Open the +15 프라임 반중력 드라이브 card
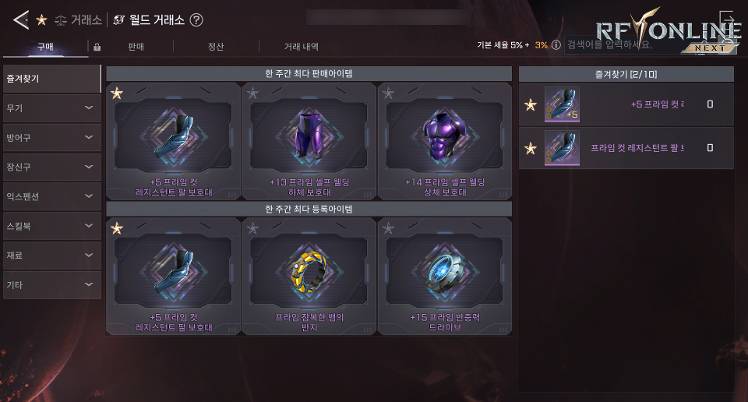The height and width of the screenshot is (402, 748). (x=444, y=276)
